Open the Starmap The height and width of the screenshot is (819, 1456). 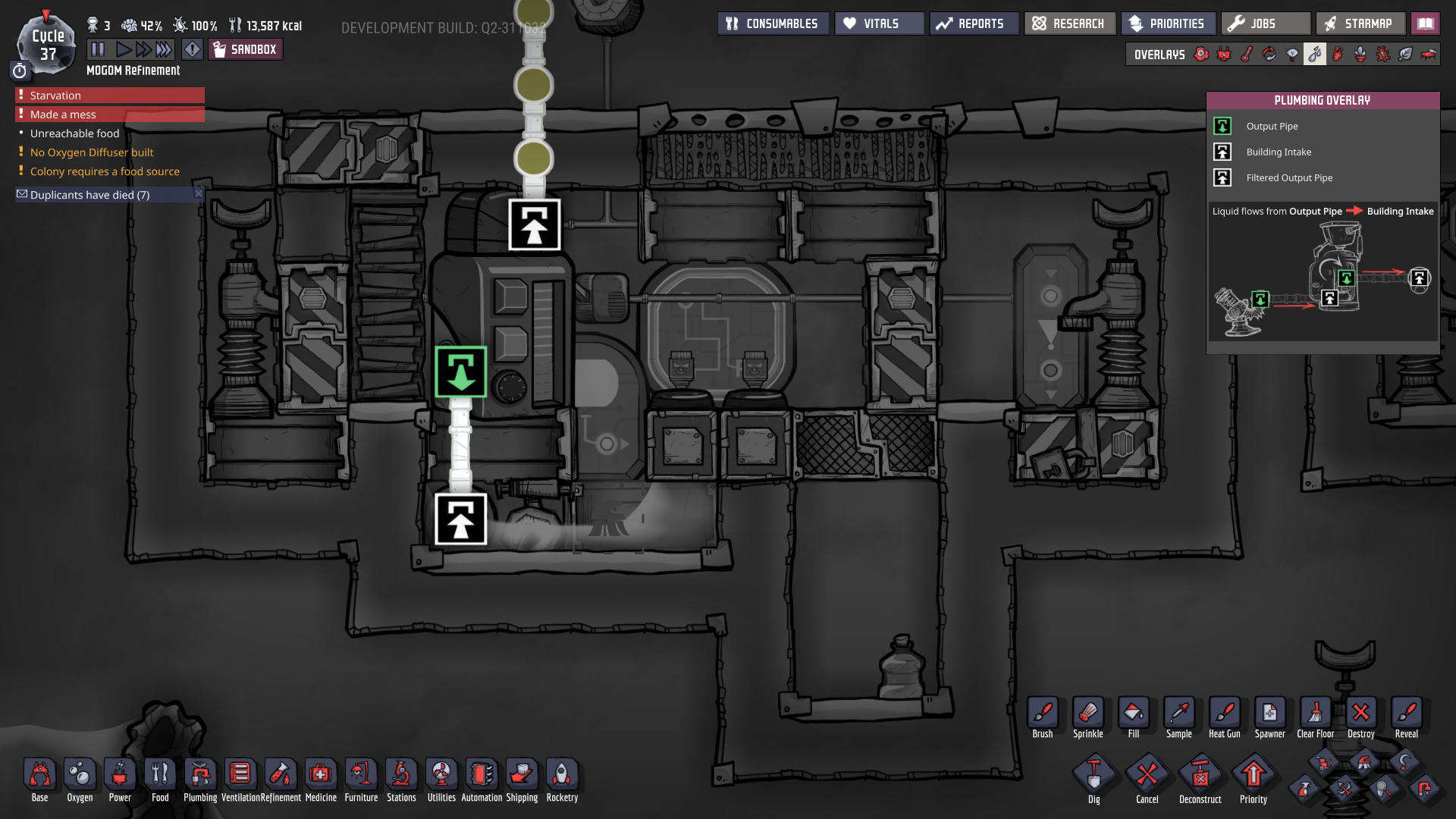click(1360, 23)
